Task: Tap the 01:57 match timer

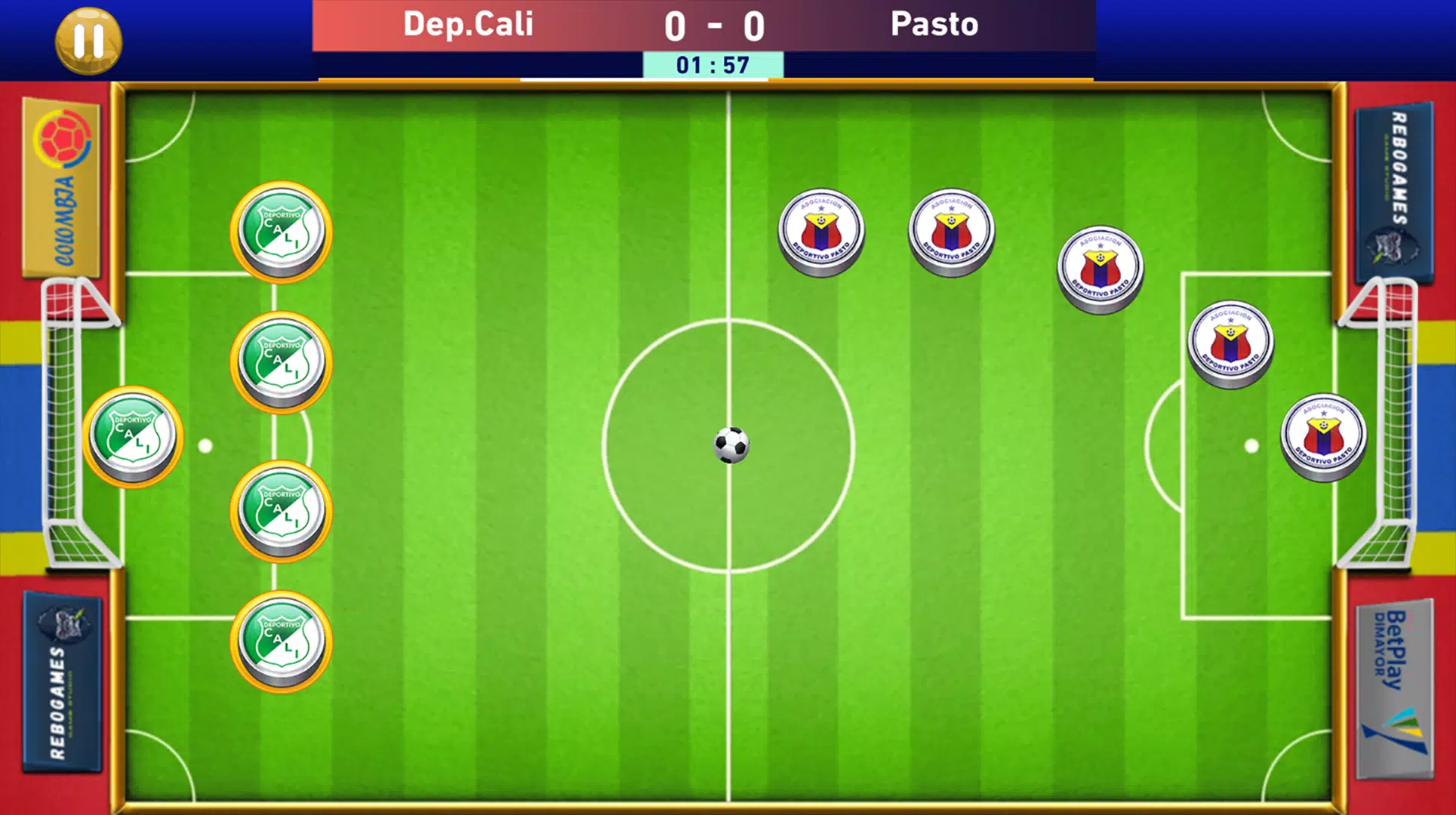Action: pyautogui.click(x=713, y=65)
